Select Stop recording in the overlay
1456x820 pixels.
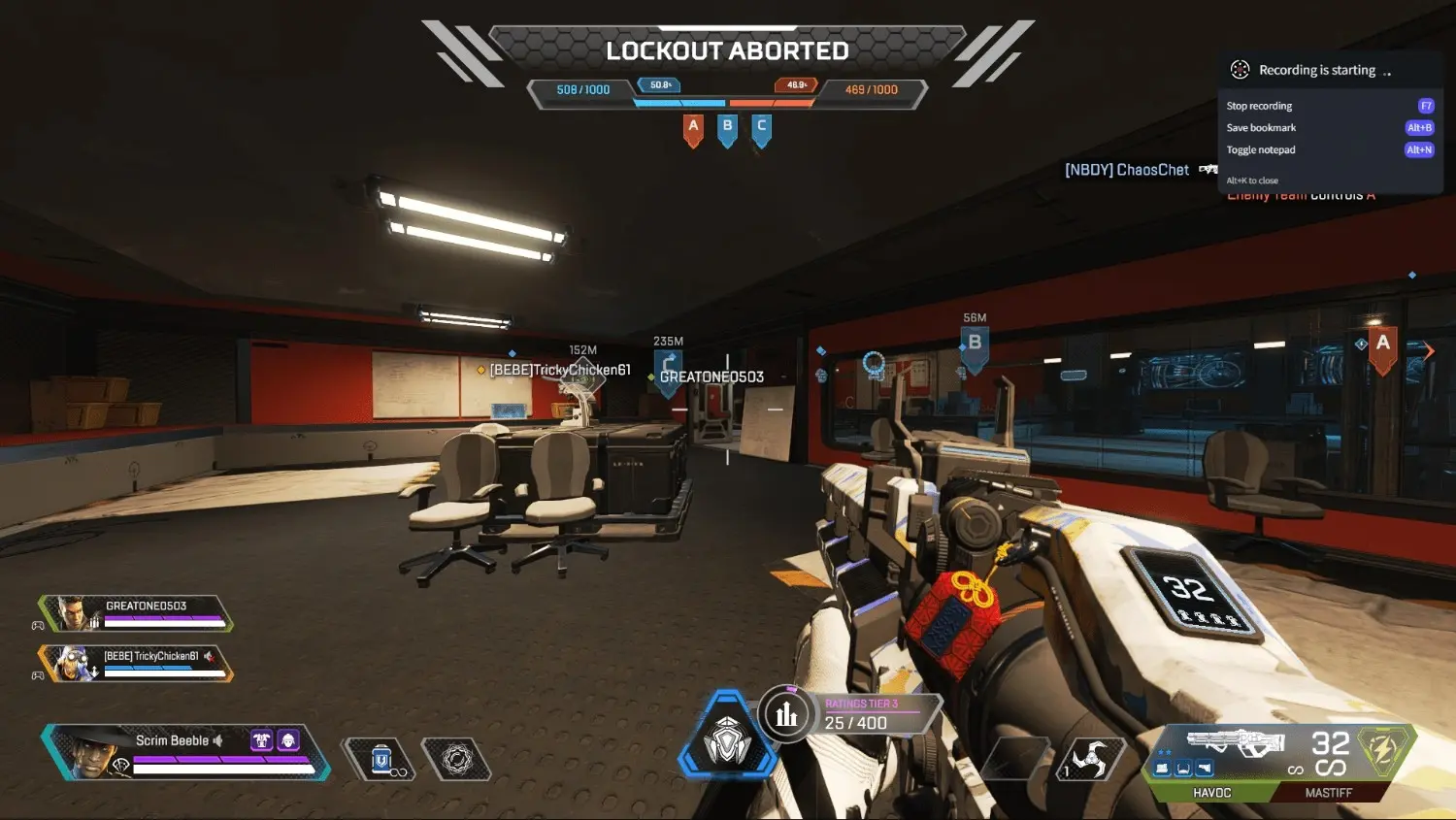click(1259, 105)
